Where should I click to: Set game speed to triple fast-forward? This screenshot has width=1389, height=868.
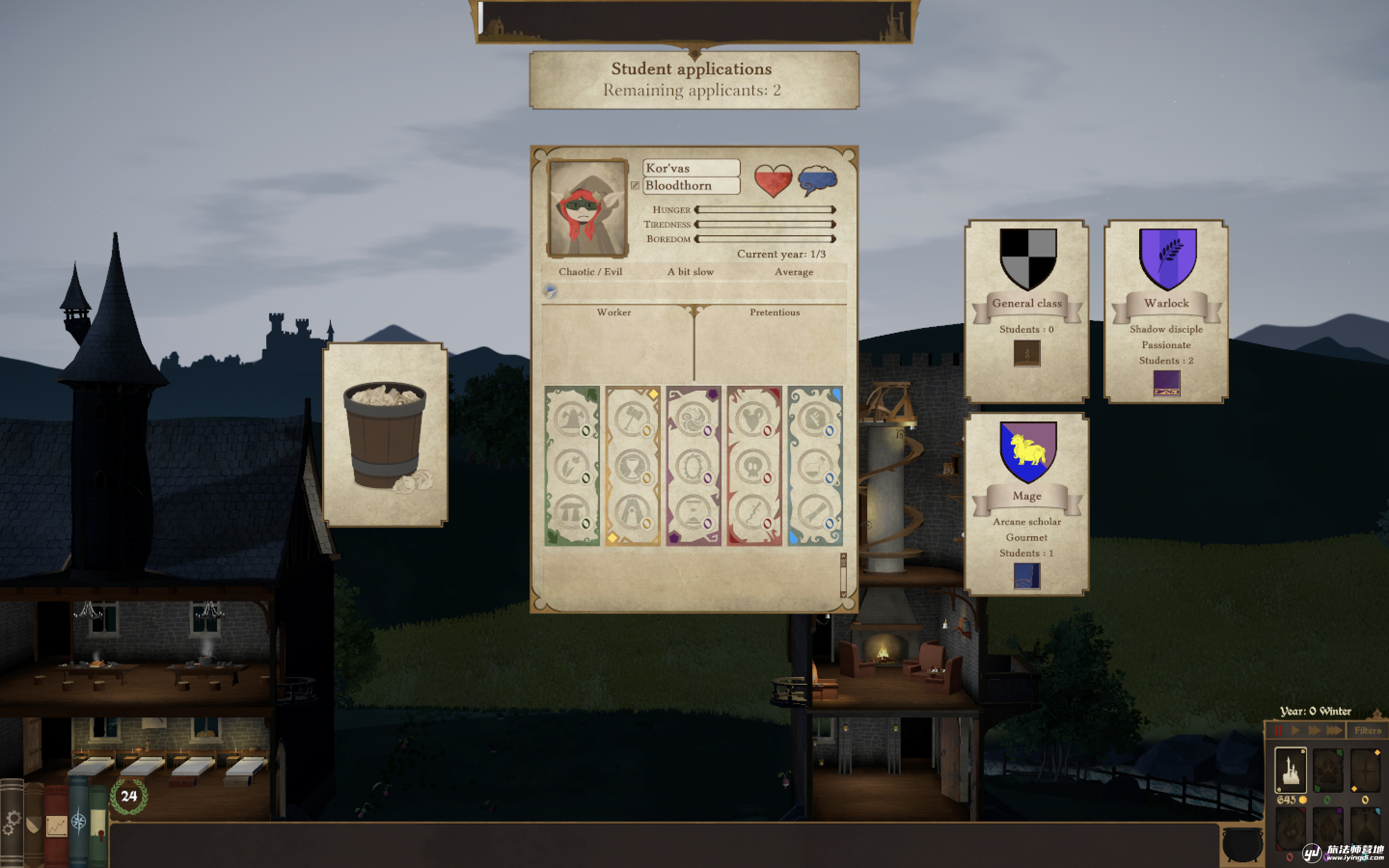click(1334, 730)
